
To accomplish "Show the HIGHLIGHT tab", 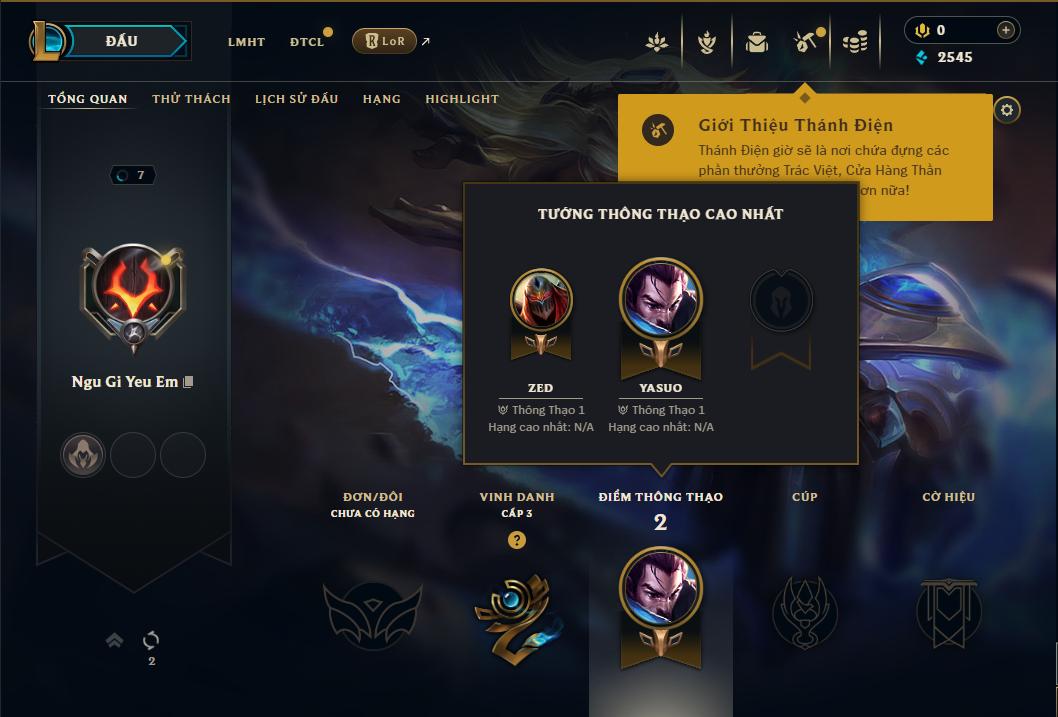I will 462,99.
